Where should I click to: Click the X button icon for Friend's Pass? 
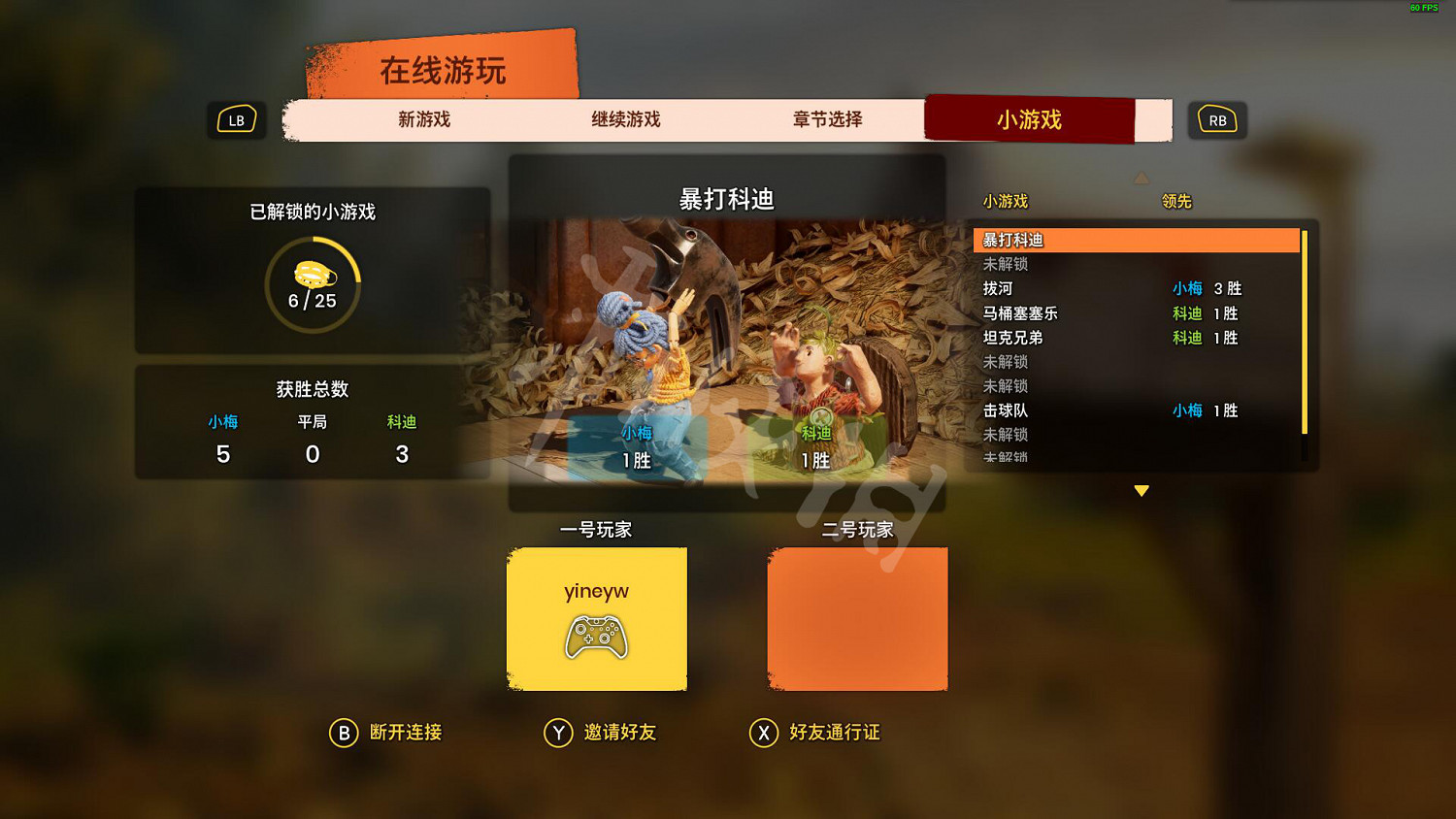[x=766, y=734]
